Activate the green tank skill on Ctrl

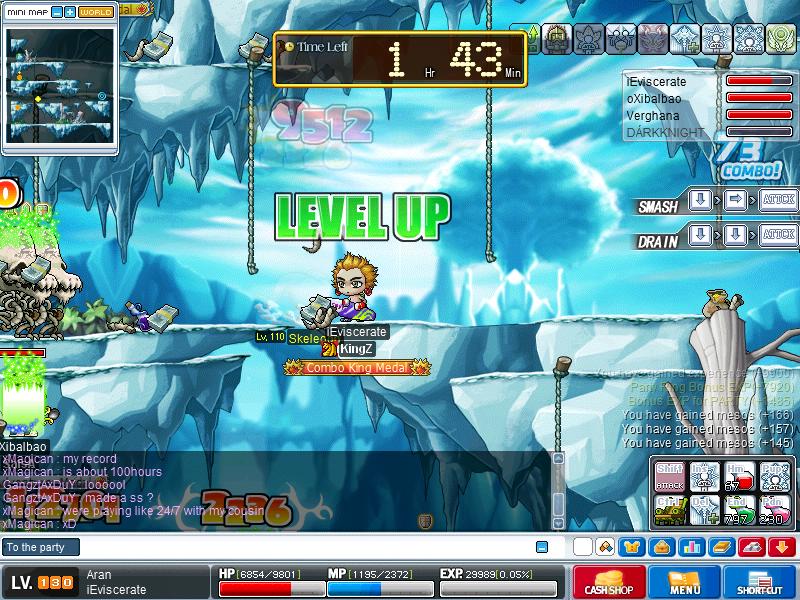click(670, 510)
